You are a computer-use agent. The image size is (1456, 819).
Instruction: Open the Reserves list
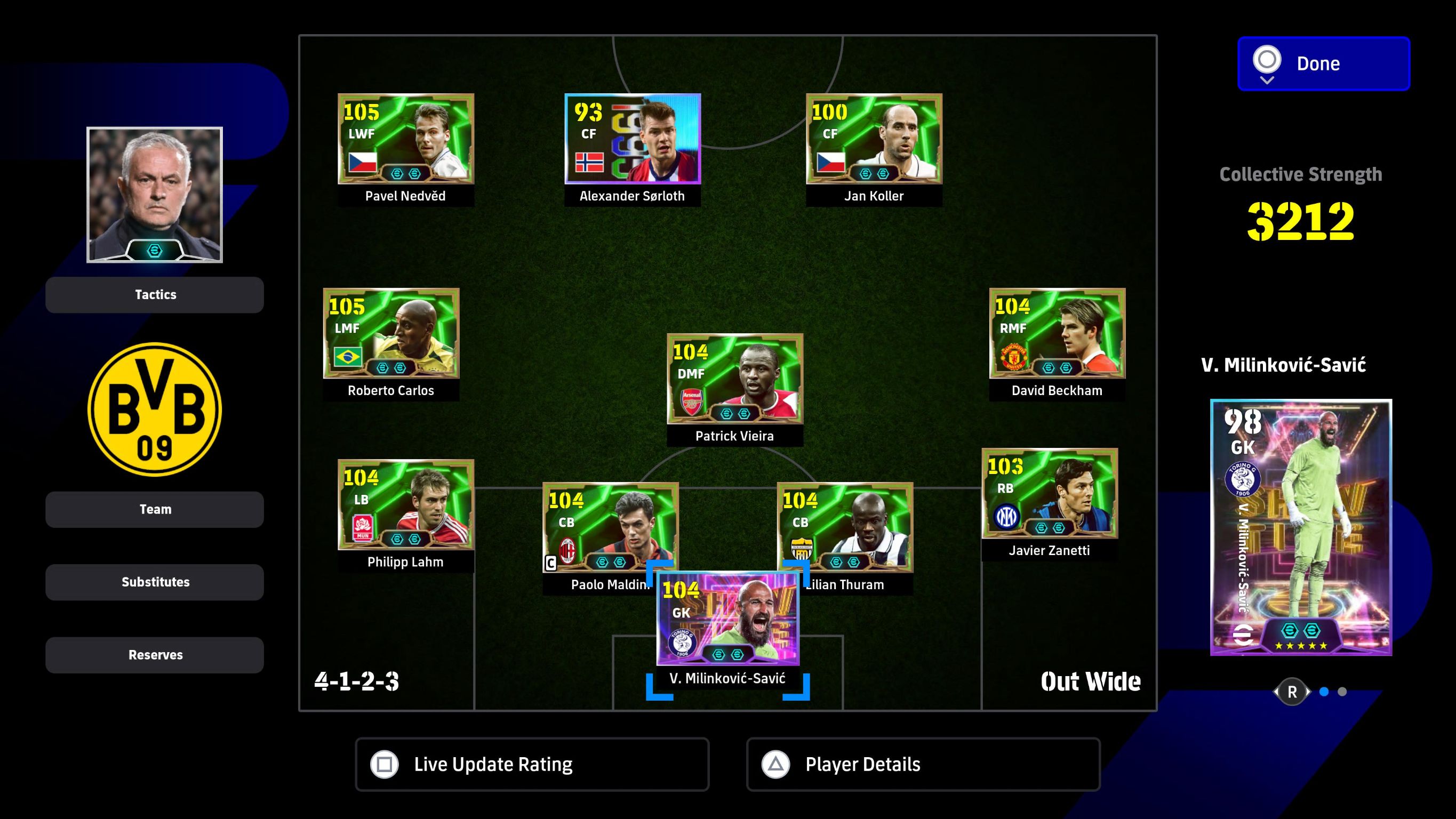coord(154,655)
